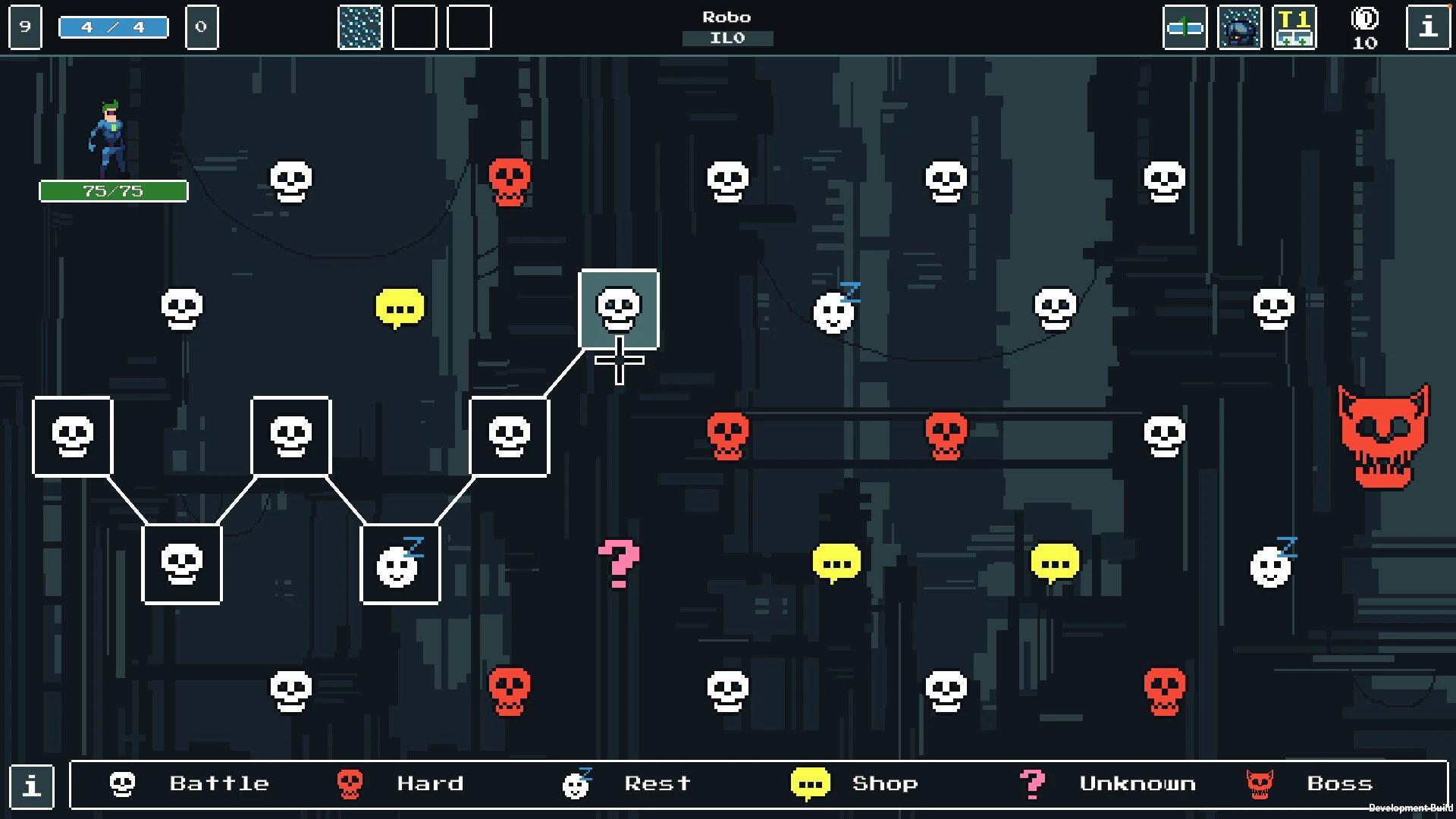The image size is (1456, 819).
Task: Click the blue 4/4 energy bar
Action: click(x=113, y=26)
